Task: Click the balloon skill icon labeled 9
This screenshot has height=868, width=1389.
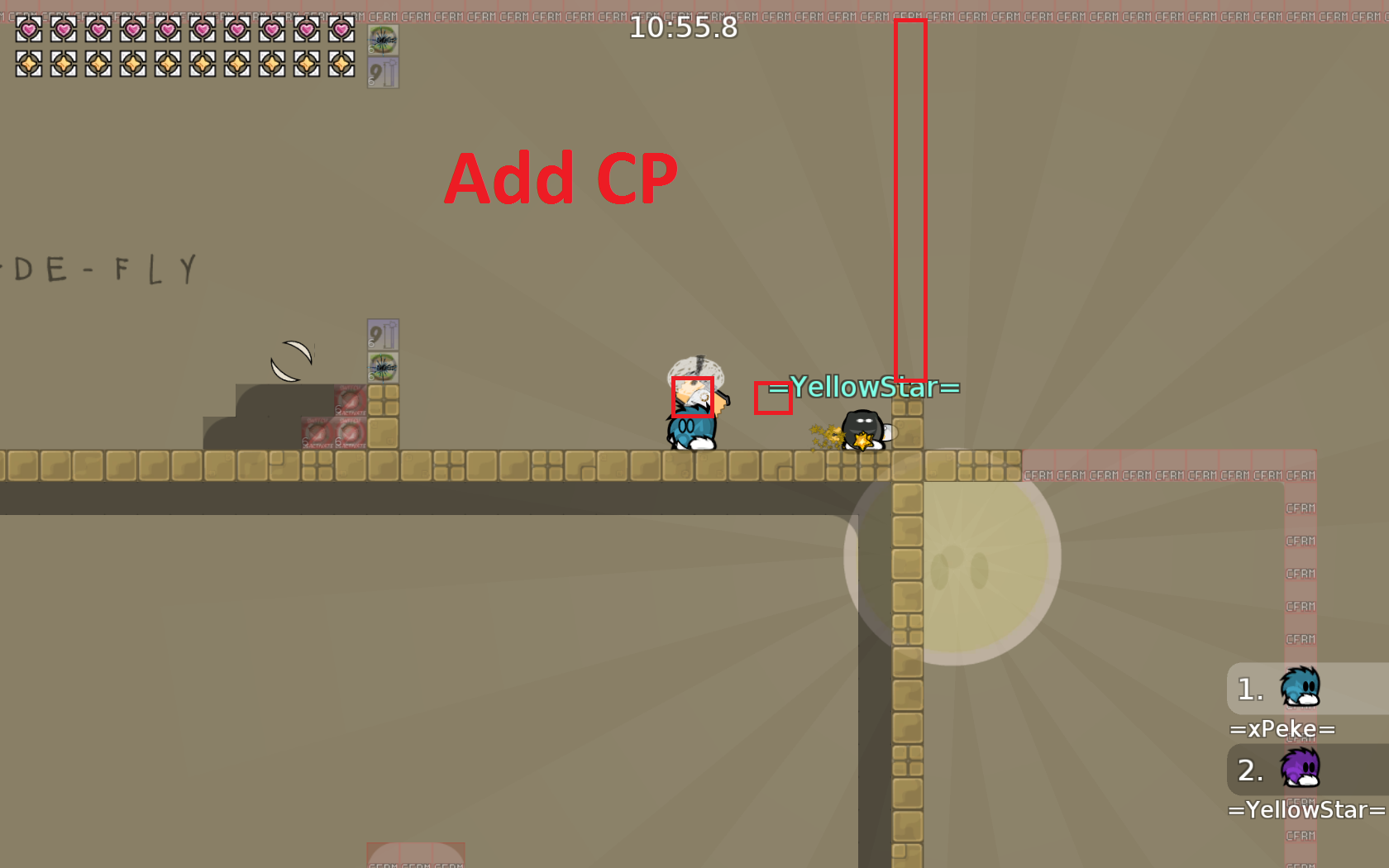Action: 382,72
